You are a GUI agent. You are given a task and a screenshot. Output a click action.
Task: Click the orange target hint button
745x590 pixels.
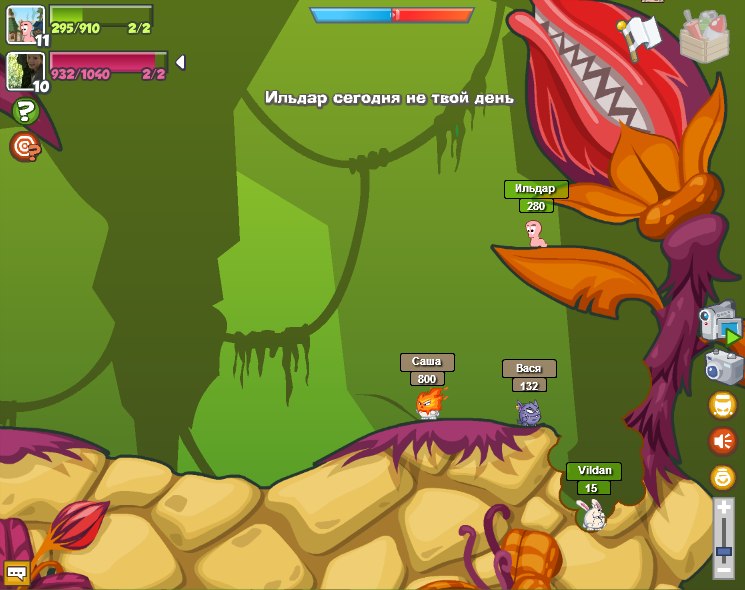(x=25, y=147)
